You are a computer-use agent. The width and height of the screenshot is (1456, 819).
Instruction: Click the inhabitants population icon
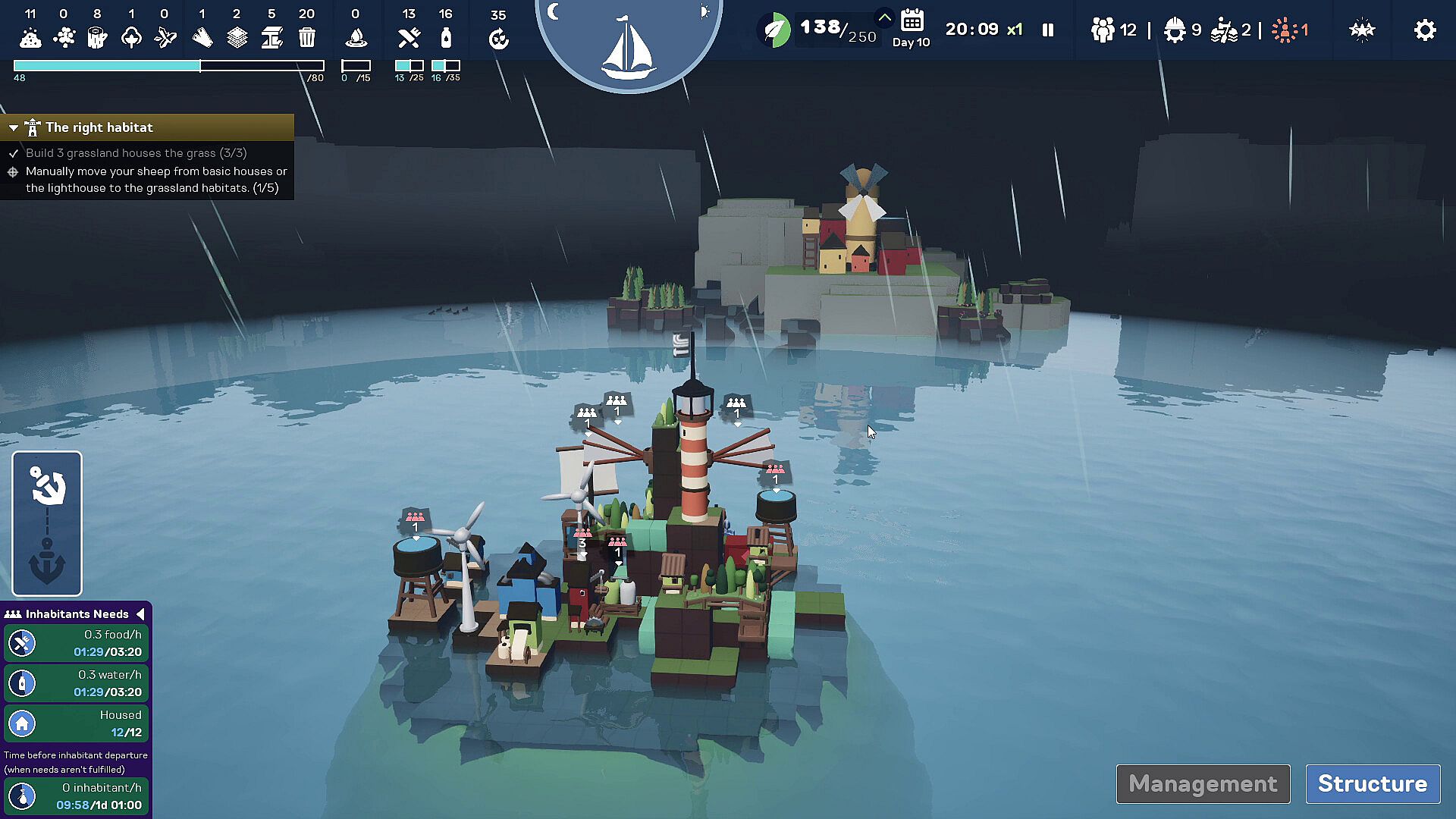[1103, 30]
